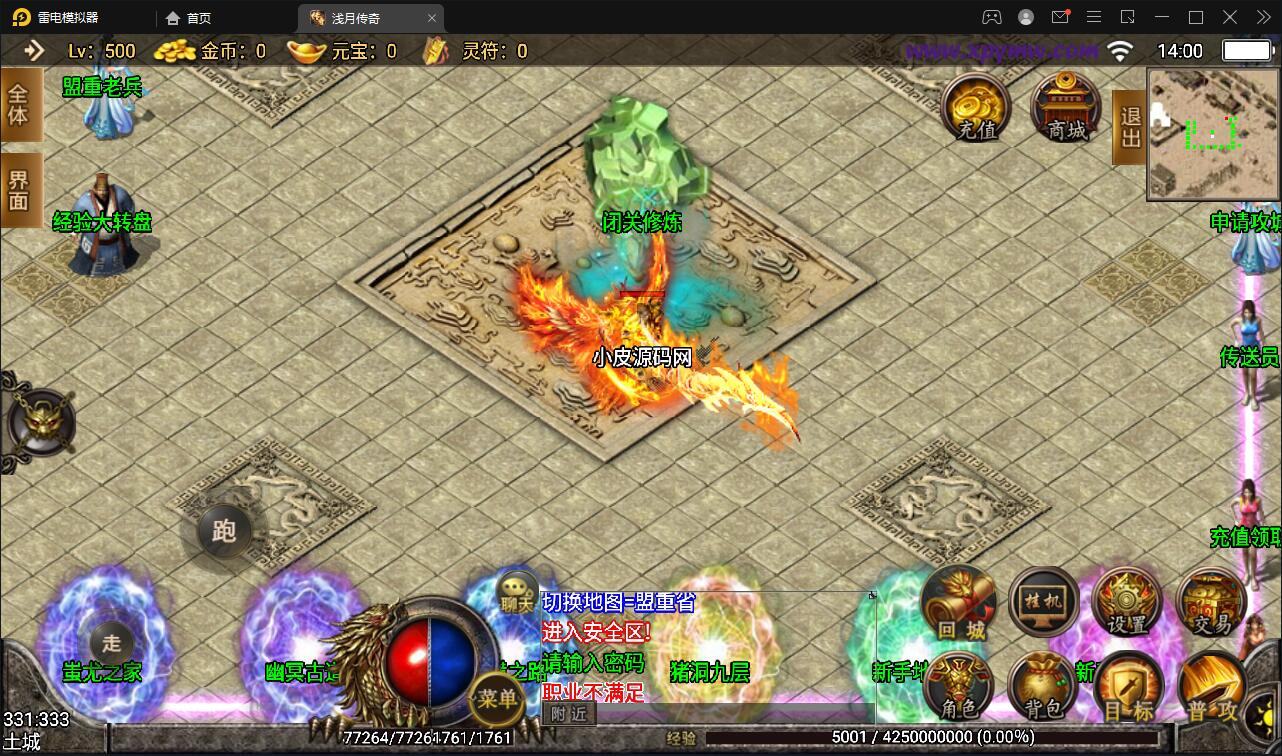Switch to the 附近 chat channel

[569, 713]
